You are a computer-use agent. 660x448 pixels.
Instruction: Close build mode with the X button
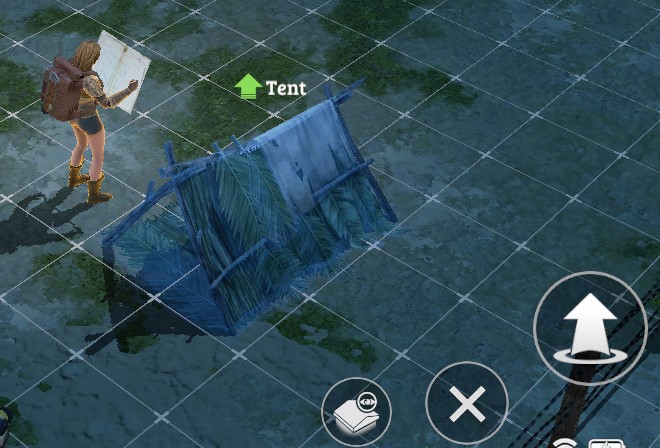(467, 405)
